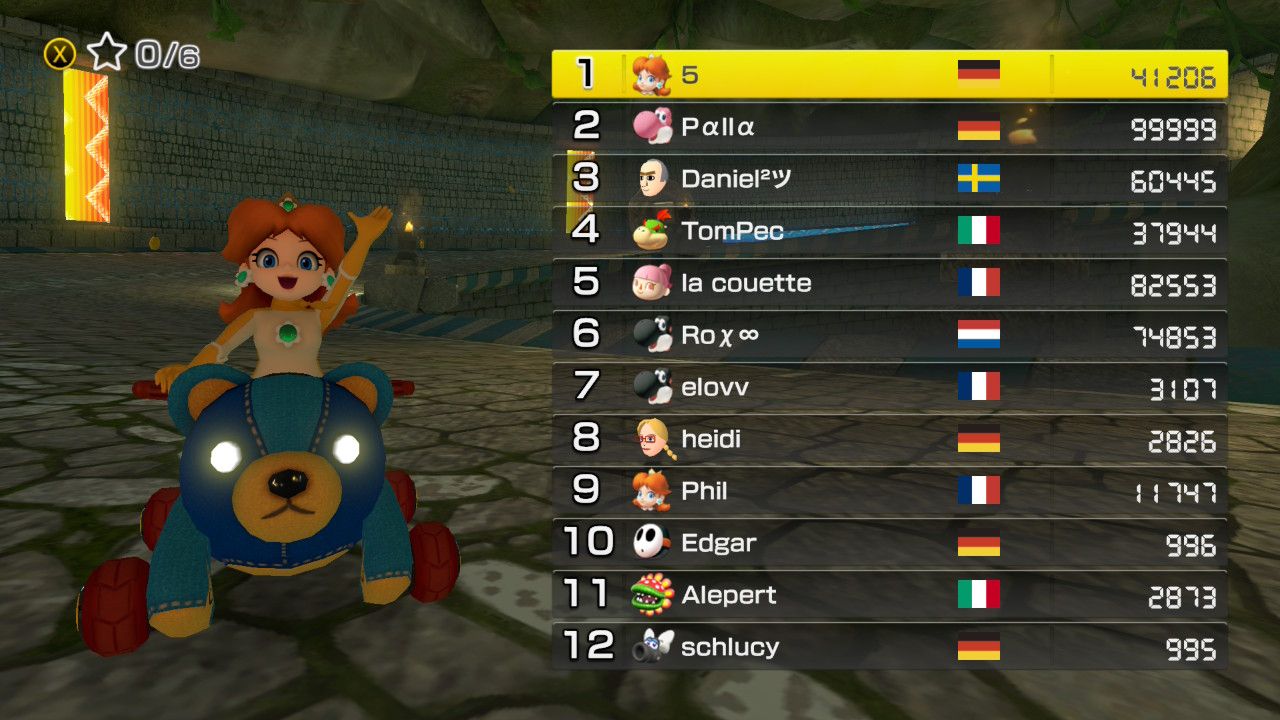Select elovv's row in the list
This screenshot has height=720, width=1280.
point(889,387)
